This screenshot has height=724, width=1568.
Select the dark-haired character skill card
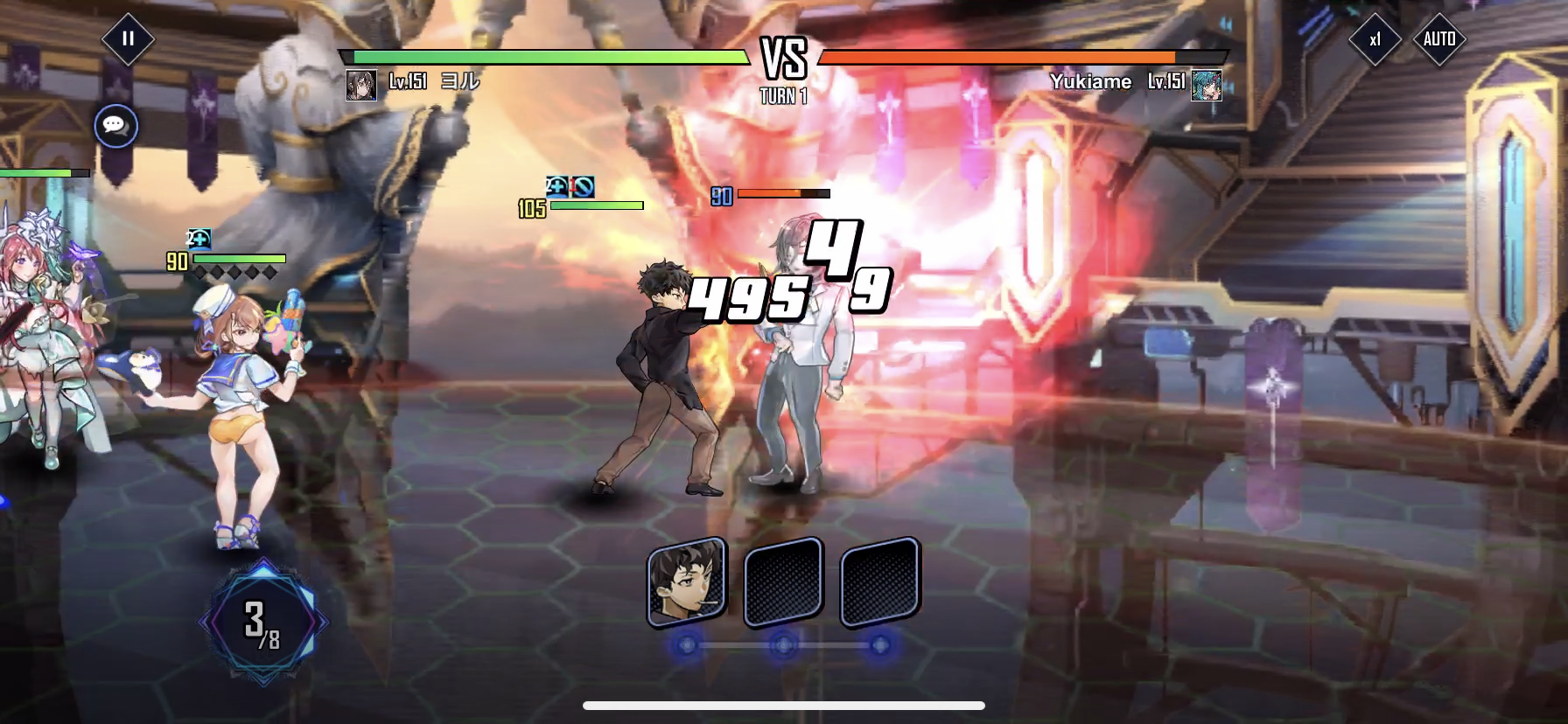687,581
